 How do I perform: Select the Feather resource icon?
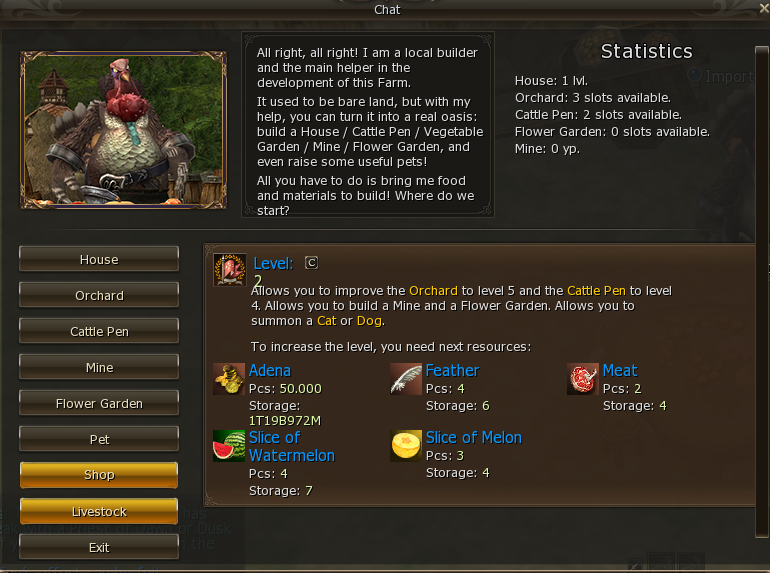point(406,379)
